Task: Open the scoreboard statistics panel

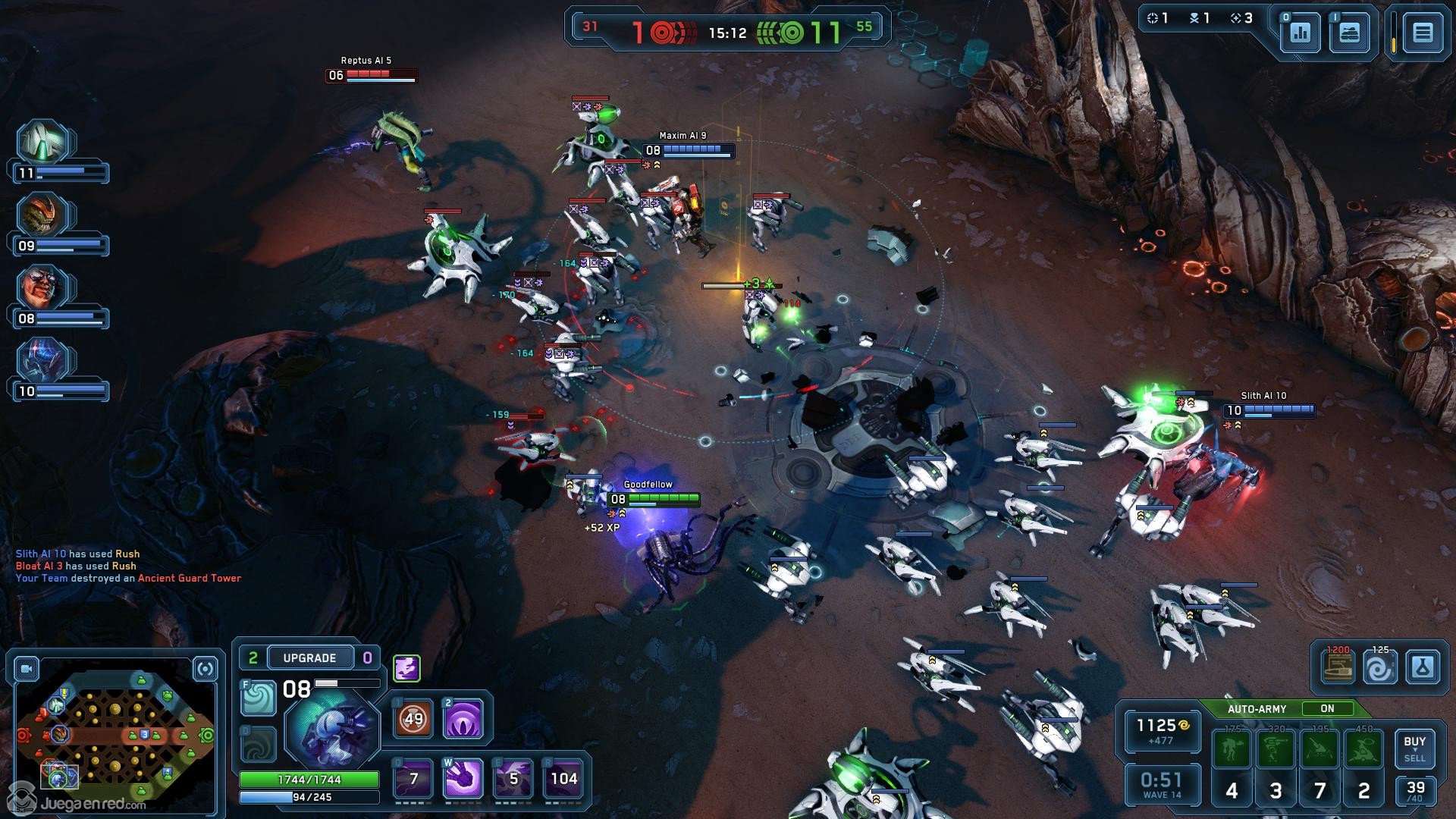Action: pyautogui.click(x=1301, y=33)
